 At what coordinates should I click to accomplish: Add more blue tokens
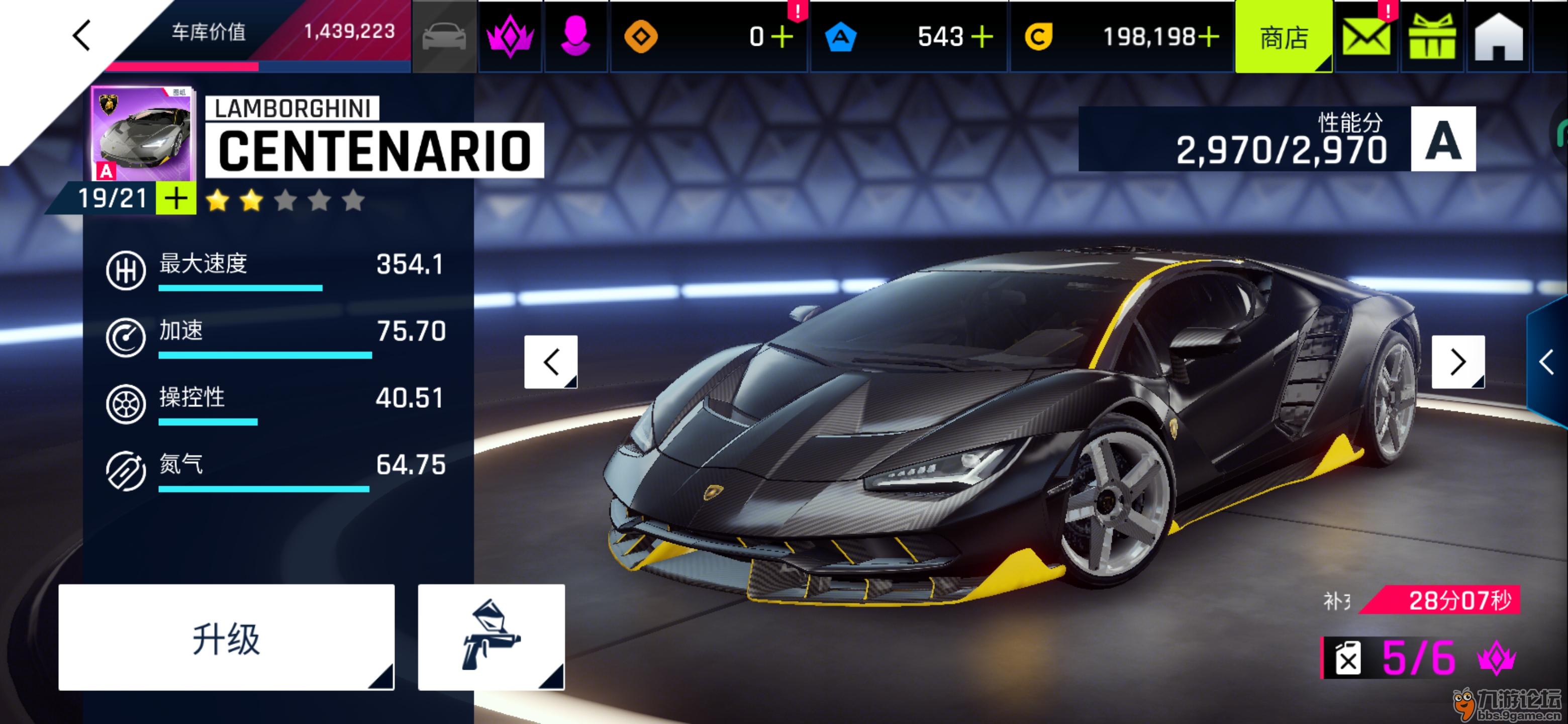tap(982, 37)
